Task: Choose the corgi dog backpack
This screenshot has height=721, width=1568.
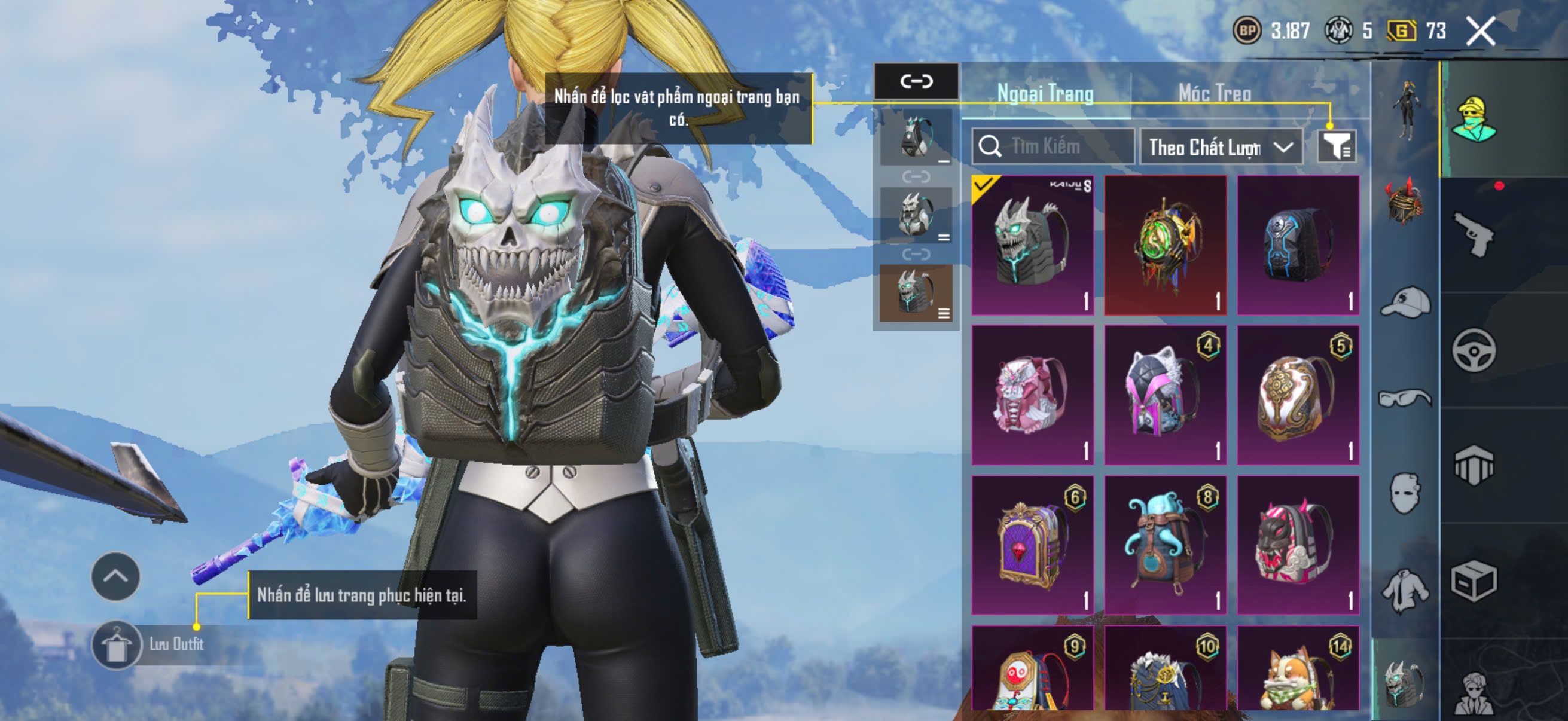Action: [1298, 669]
